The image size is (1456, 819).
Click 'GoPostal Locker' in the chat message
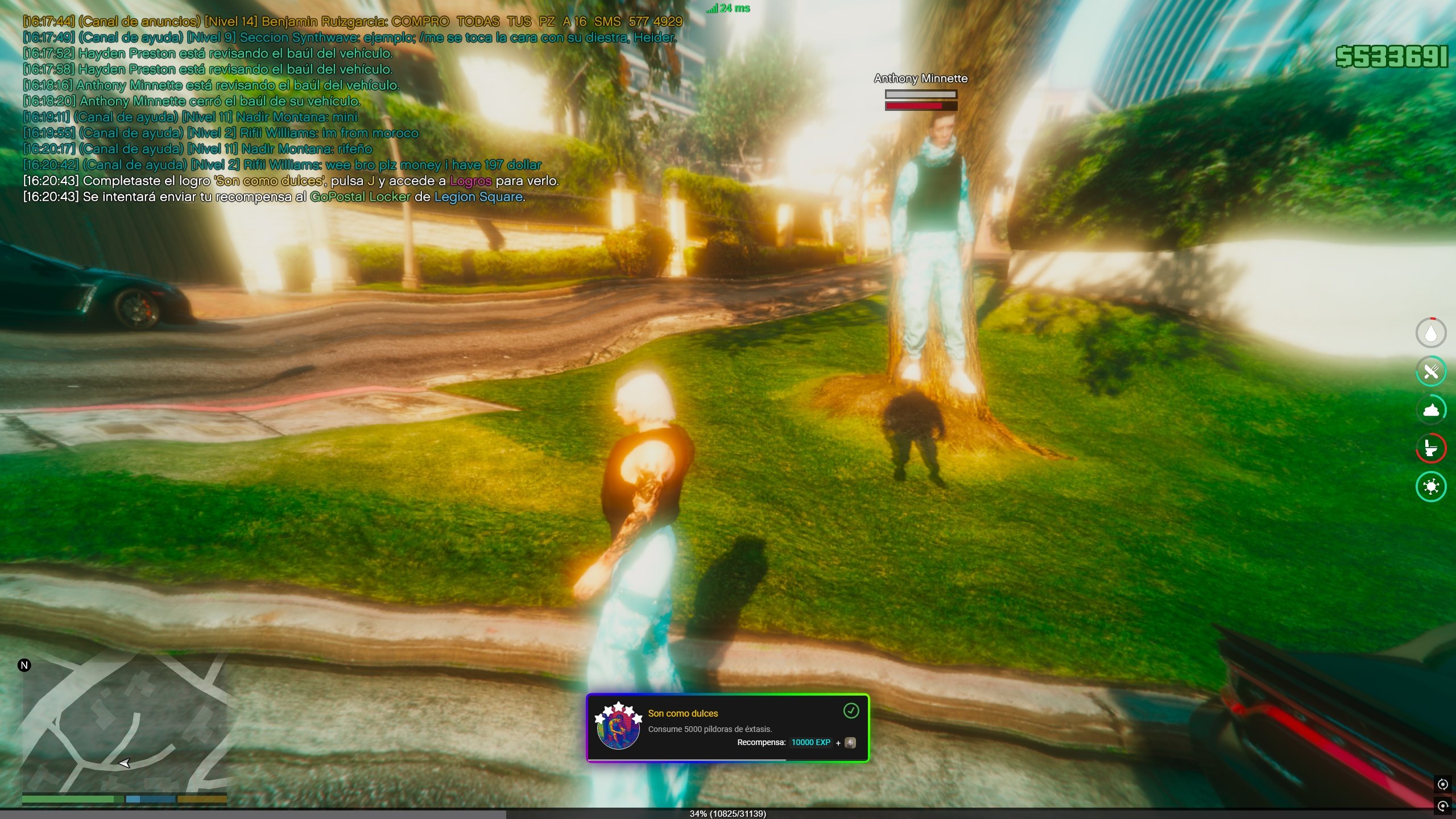click(360, 197)
